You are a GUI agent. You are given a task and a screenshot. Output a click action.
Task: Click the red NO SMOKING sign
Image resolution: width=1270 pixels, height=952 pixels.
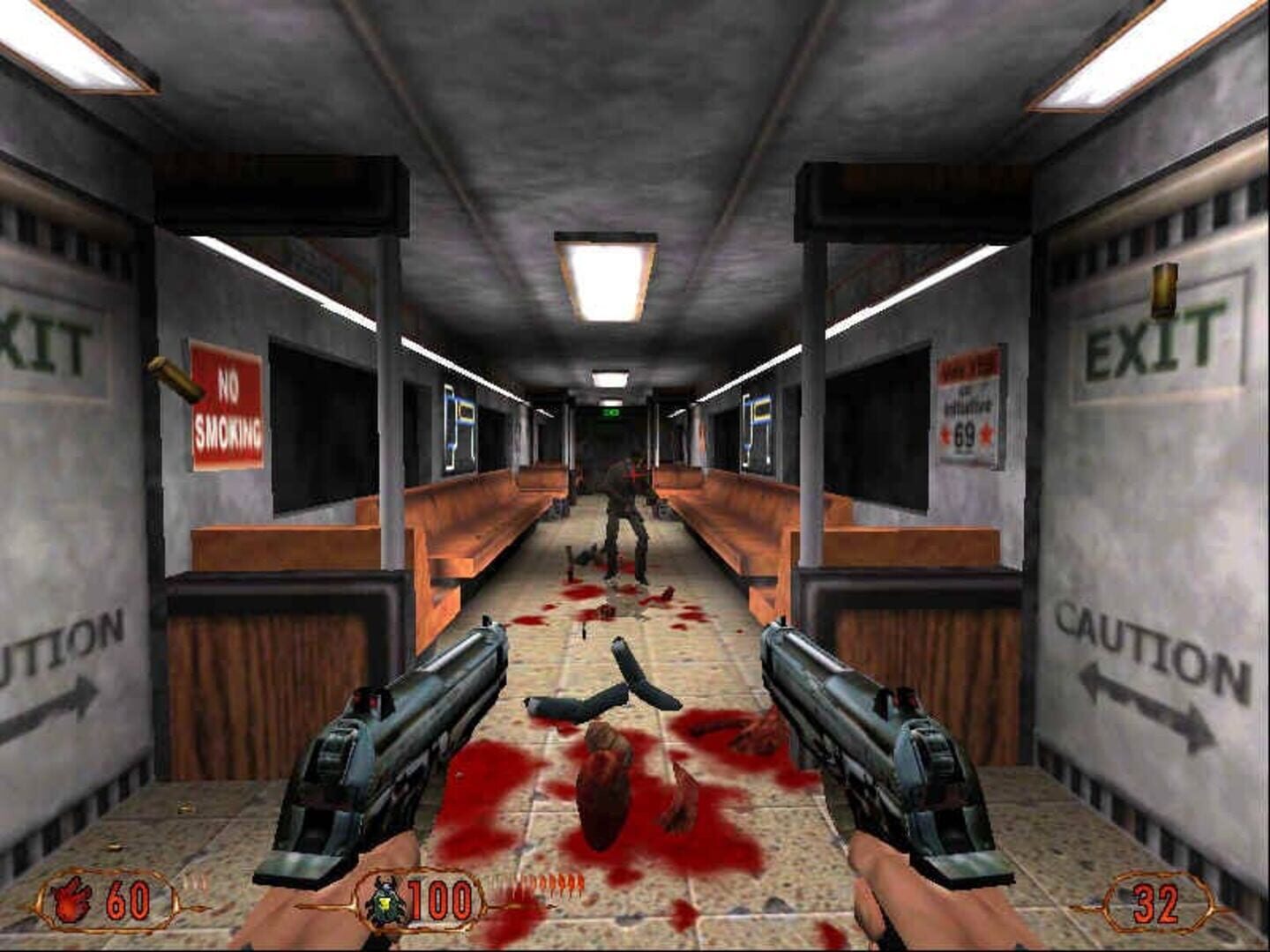tap(225, 402)
